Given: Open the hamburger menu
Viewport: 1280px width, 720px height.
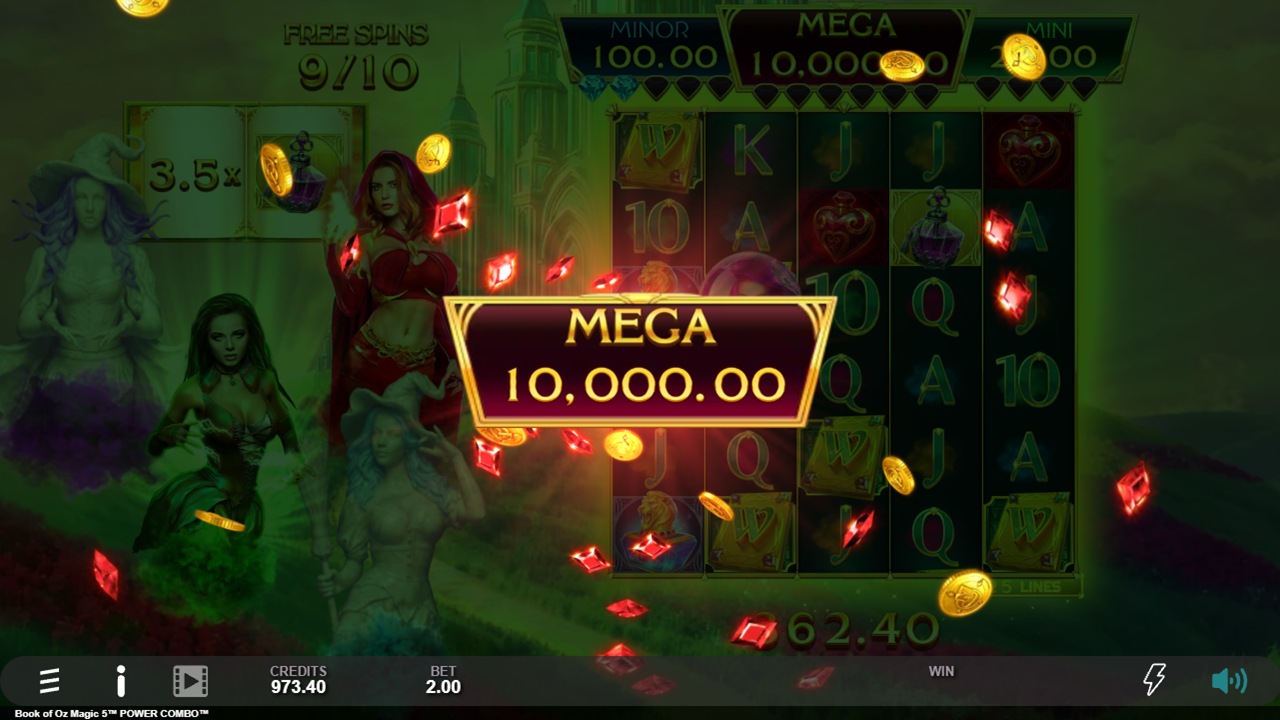Looking at the screenshot, I should pos(49,681).
